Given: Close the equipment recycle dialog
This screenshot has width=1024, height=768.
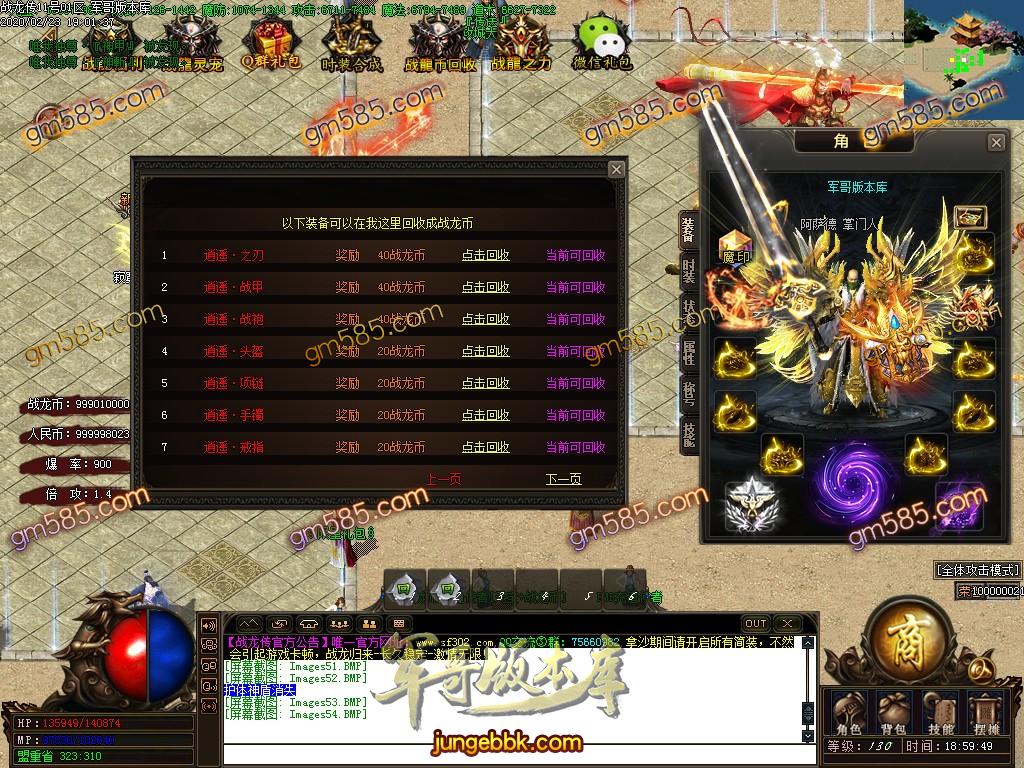Looking at the screenshot, I should tap(616, 170).
